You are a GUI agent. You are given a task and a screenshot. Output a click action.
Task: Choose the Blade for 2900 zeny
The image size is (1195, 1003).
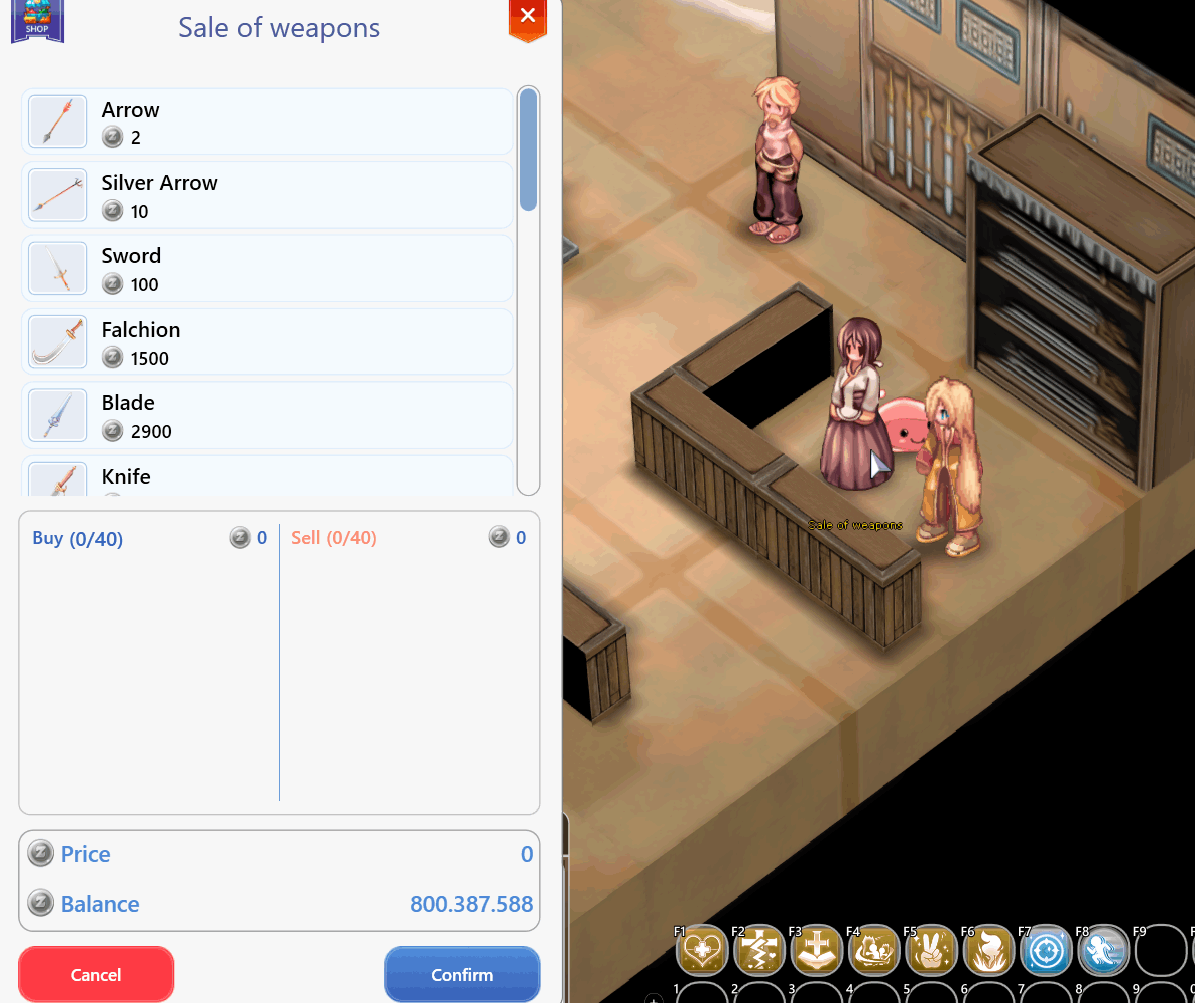tap(267, 416)
